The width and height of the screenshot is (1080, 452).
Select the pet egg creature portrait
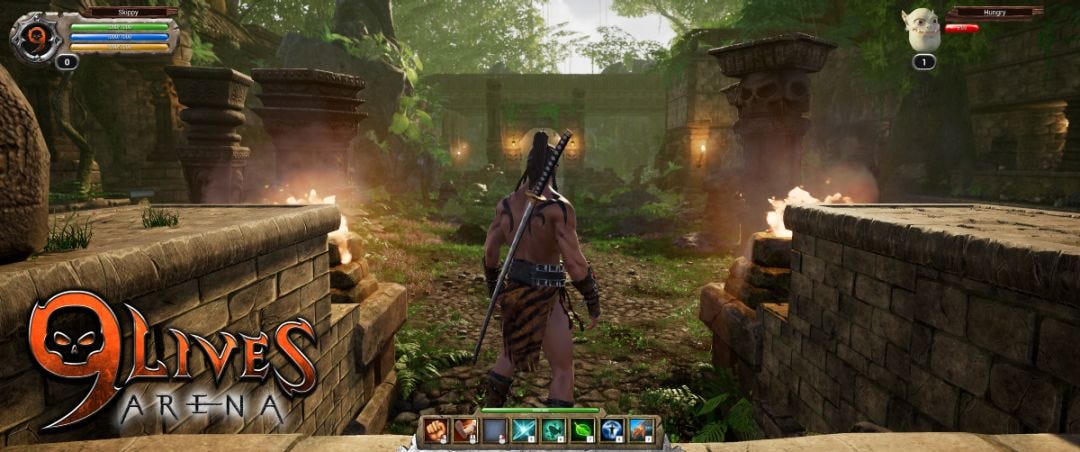point(922,30)
